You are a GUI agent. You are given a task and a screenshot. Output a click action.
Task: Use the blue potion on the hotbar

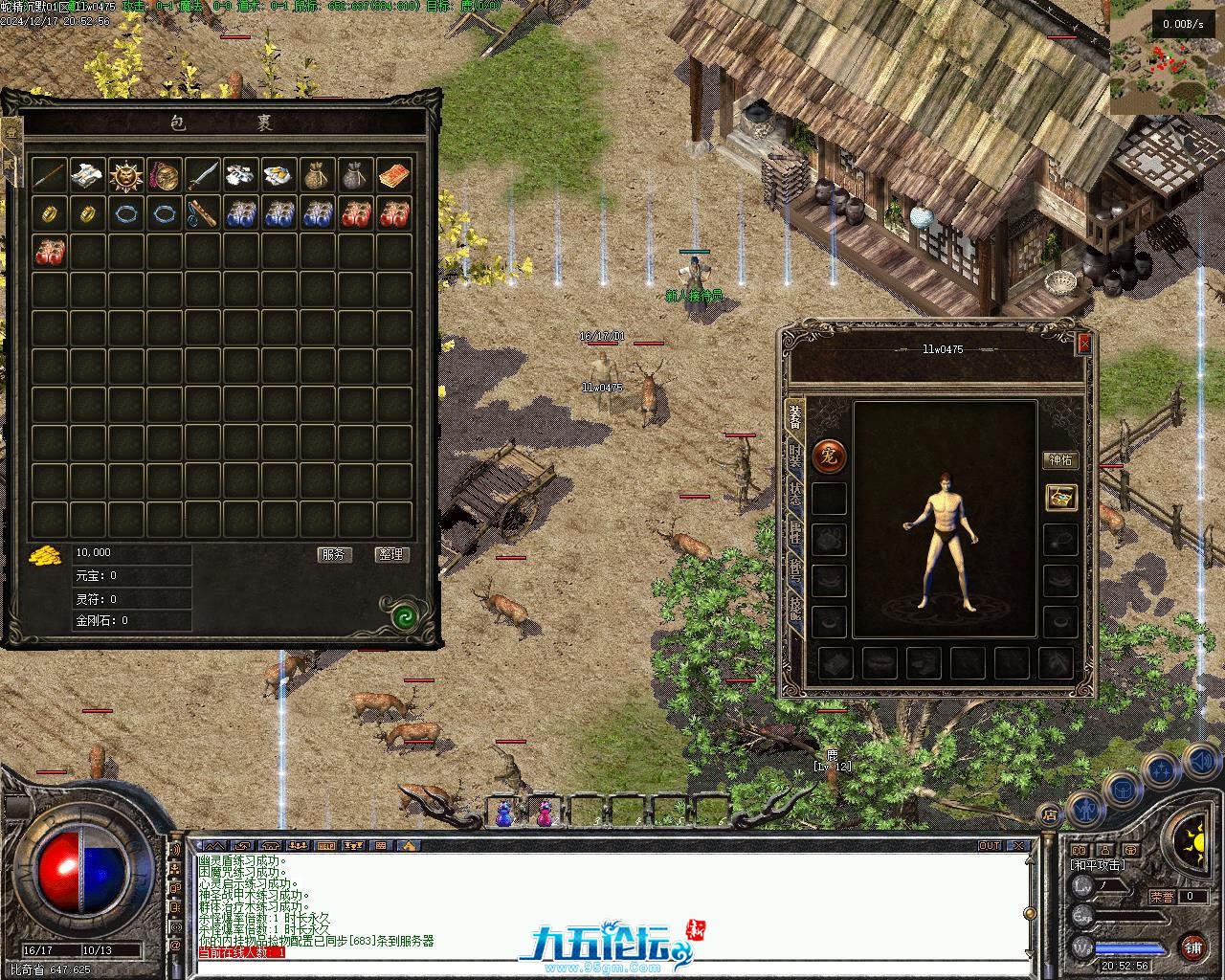[x=503, y=813]
